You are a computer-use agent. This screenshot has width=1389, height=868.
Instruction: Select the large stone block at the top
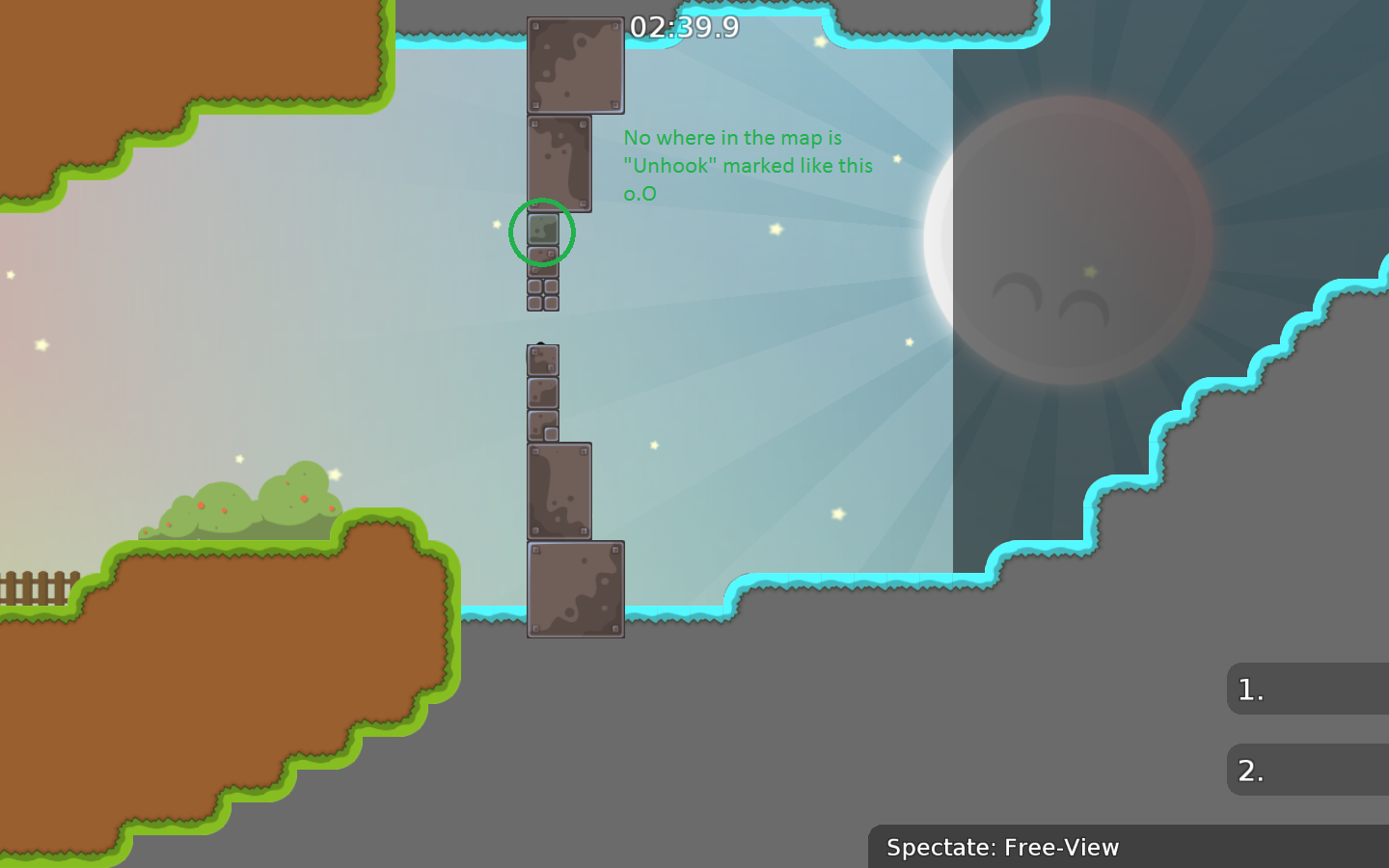(x=576, y=63)
